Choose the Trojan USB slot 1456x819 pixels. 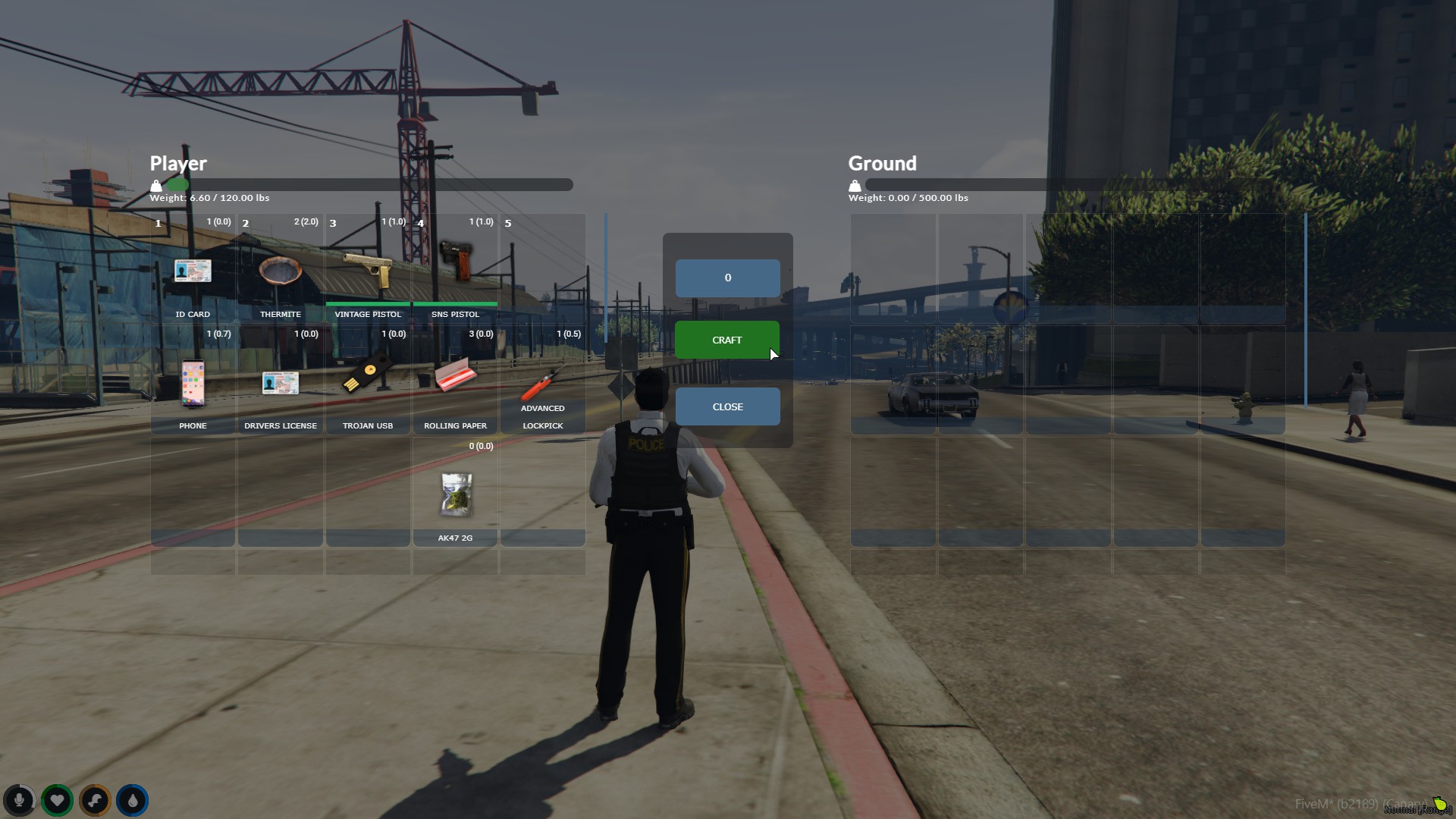(368, 378)
